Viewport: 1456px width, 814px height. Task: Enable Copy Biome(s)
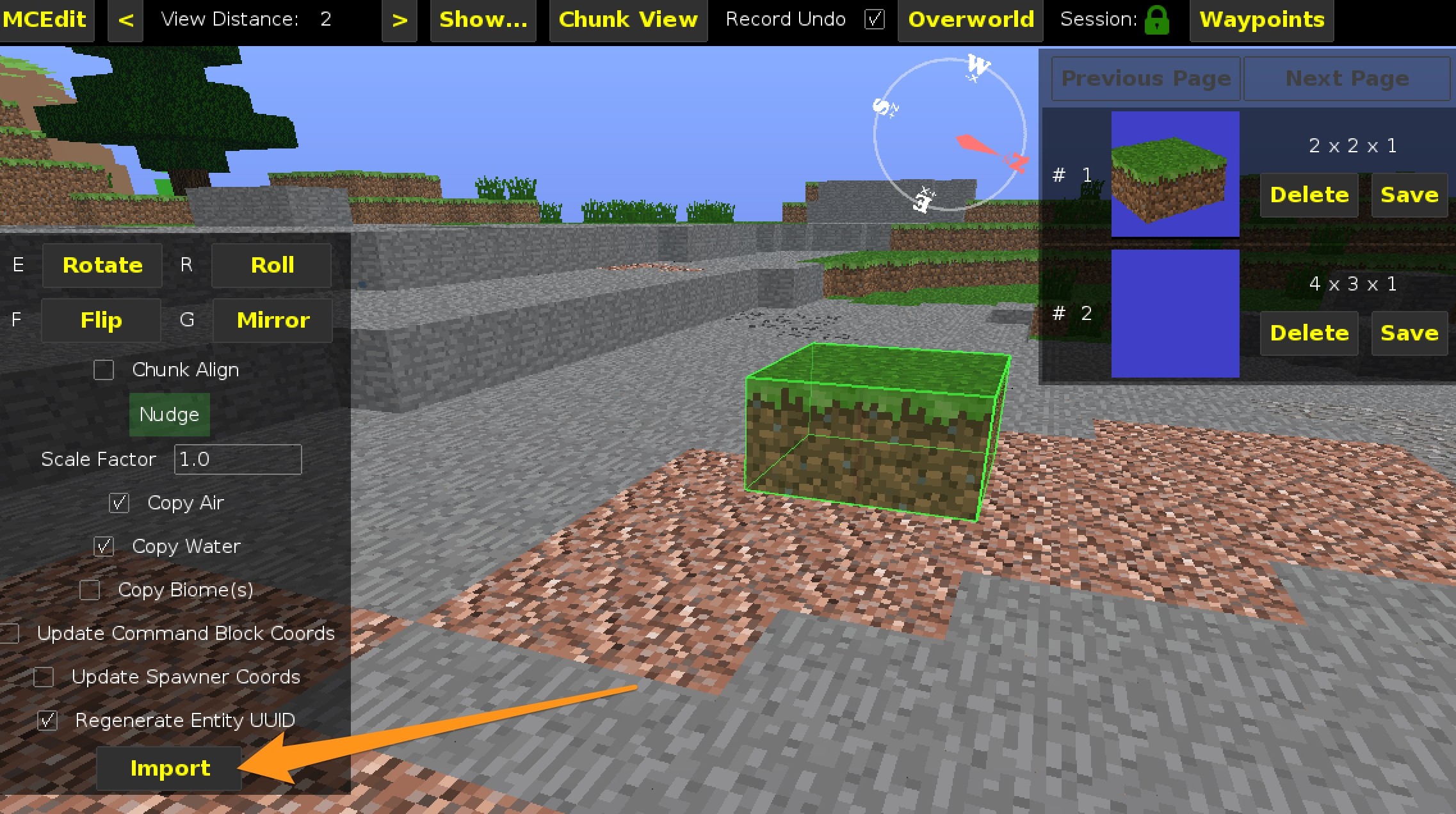[x=89, y=590]
